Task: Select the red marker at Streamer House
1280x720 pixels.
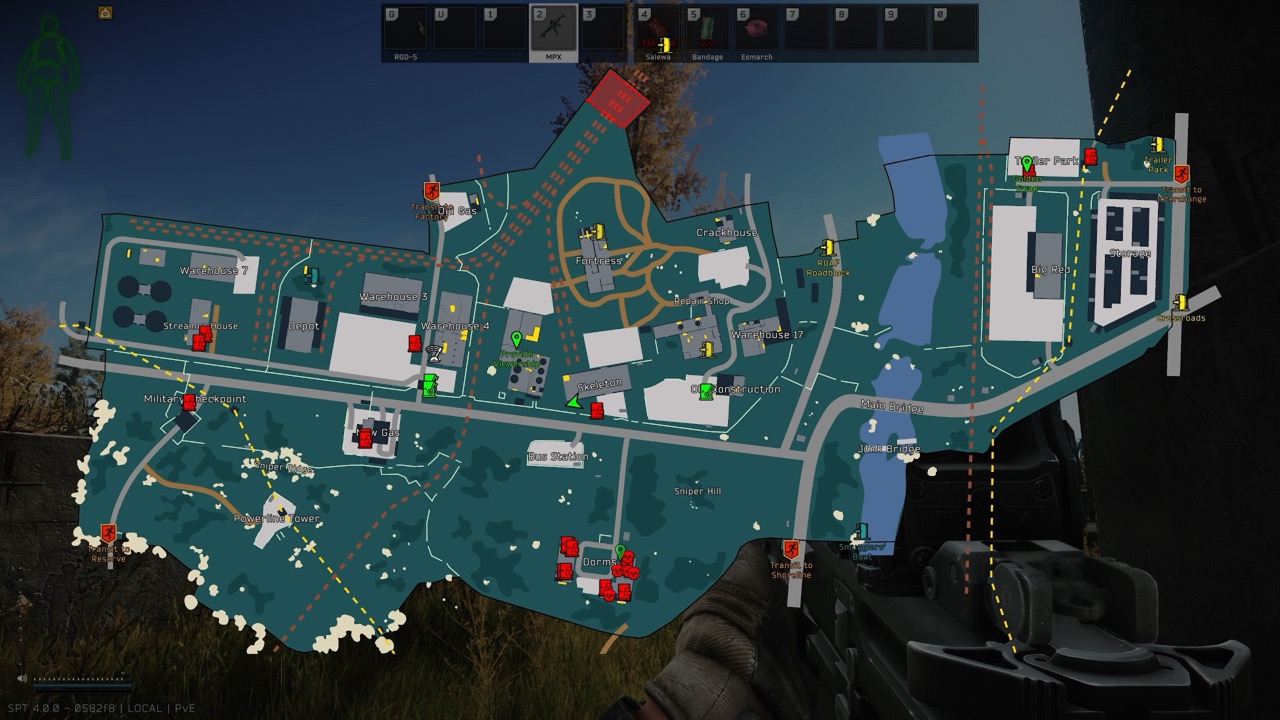Action: click(201, 338)
